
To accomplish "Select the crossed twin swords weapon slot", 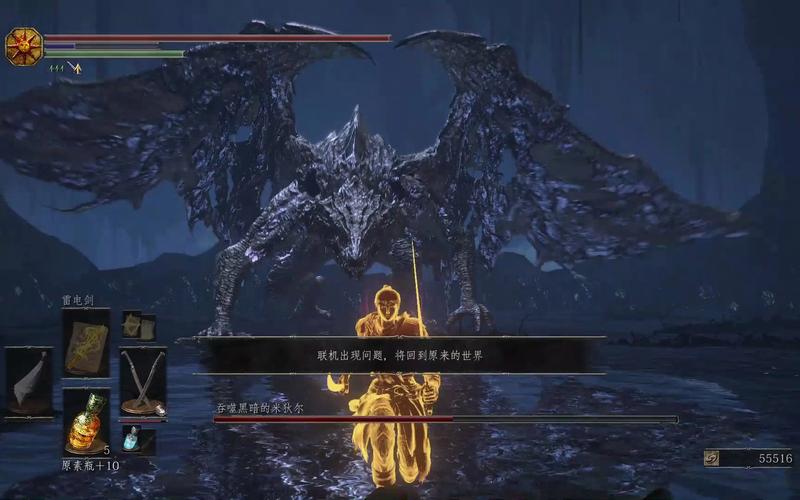I will click(144, 382).
